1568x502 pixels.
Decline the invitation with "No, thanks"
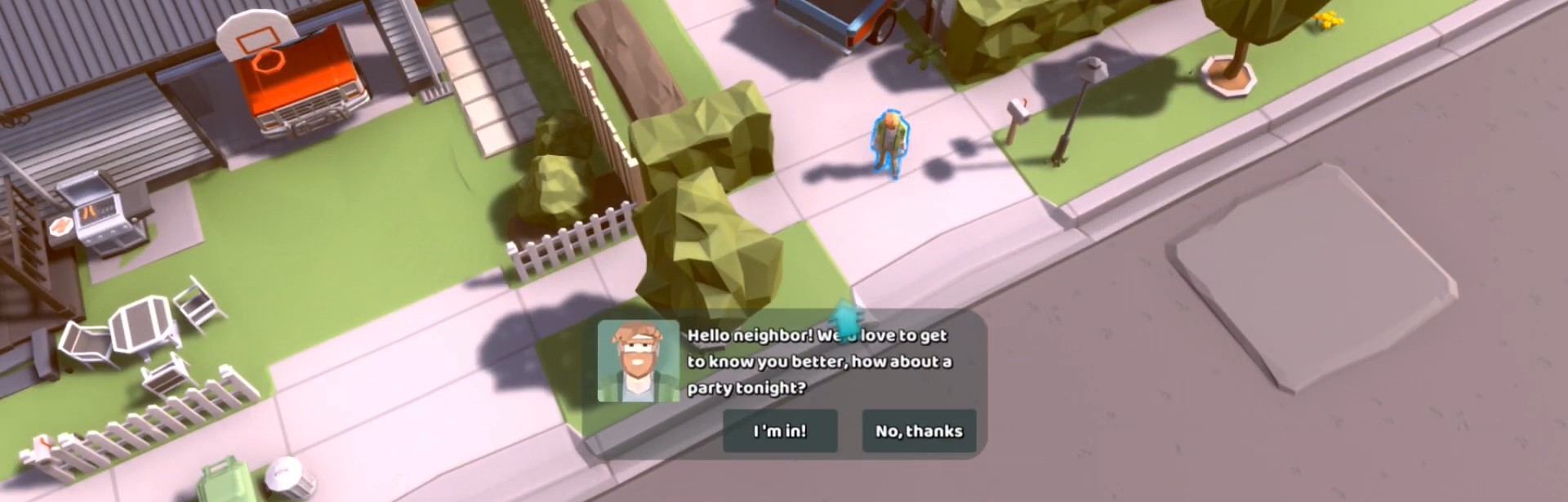919,431
